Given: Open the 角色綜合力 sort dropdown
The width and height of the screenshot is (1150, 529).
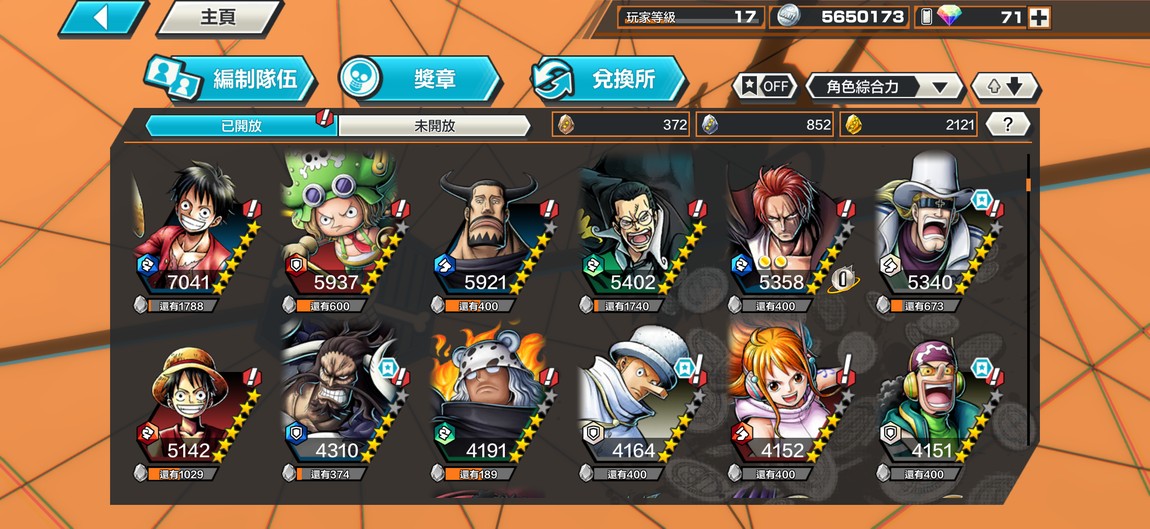Looking at the screenshot, I should click(884, 87).
